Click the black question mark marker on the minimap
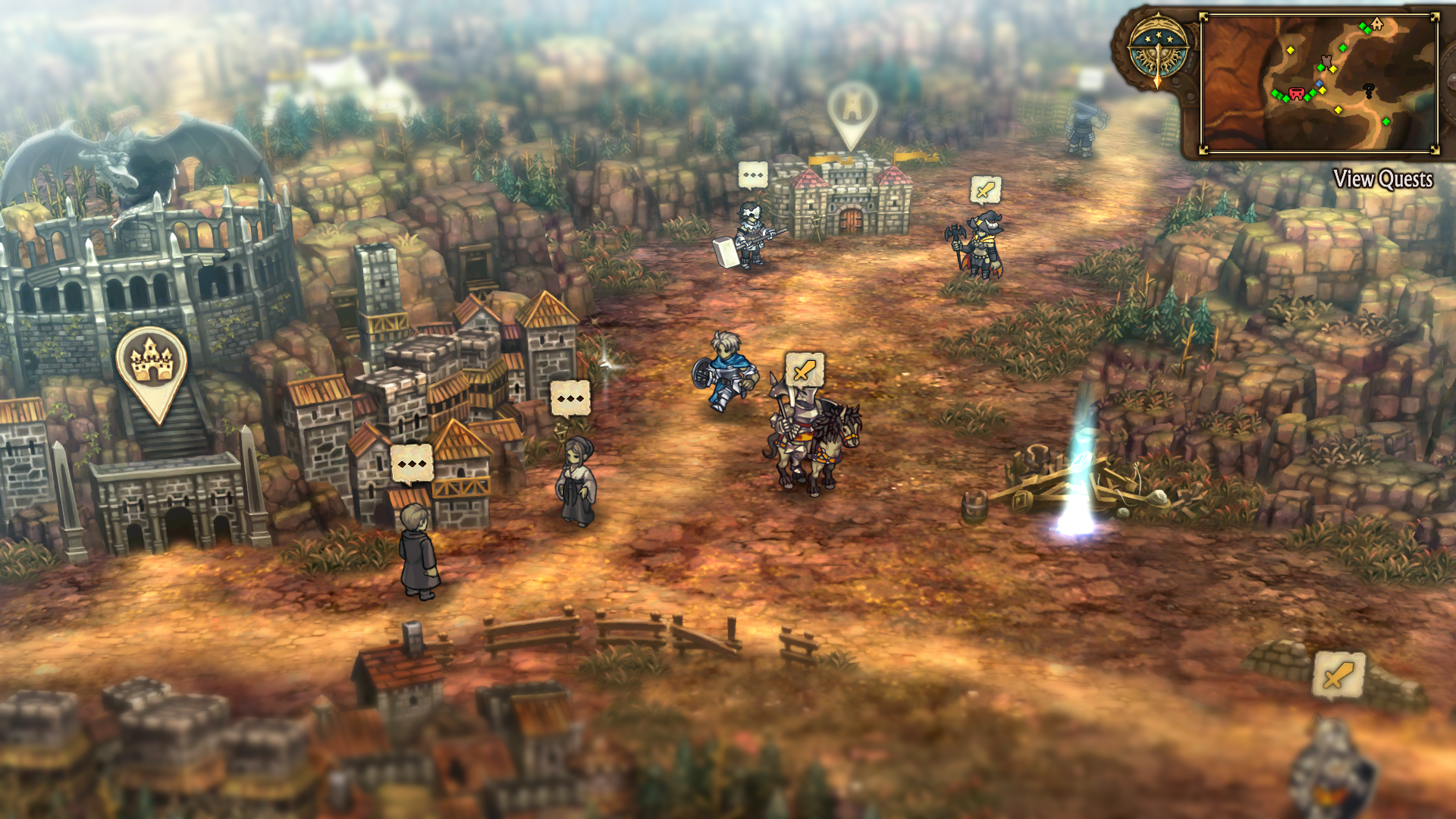 1369,89
